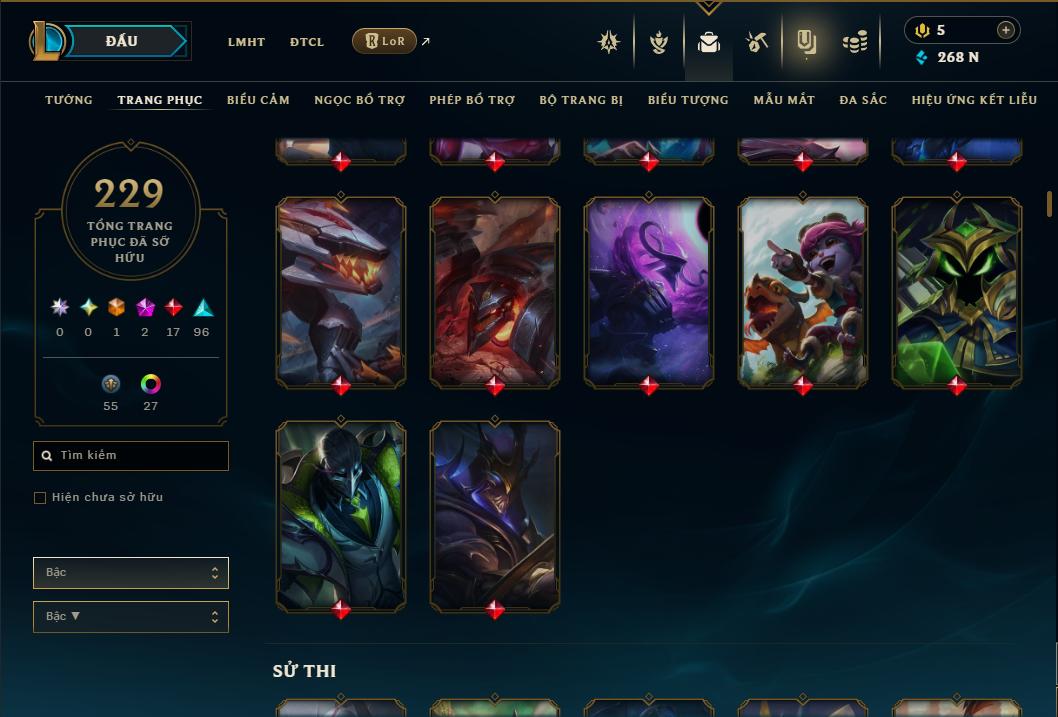Select the pink-haired girl with dragon skin card

tap(803, 291)
